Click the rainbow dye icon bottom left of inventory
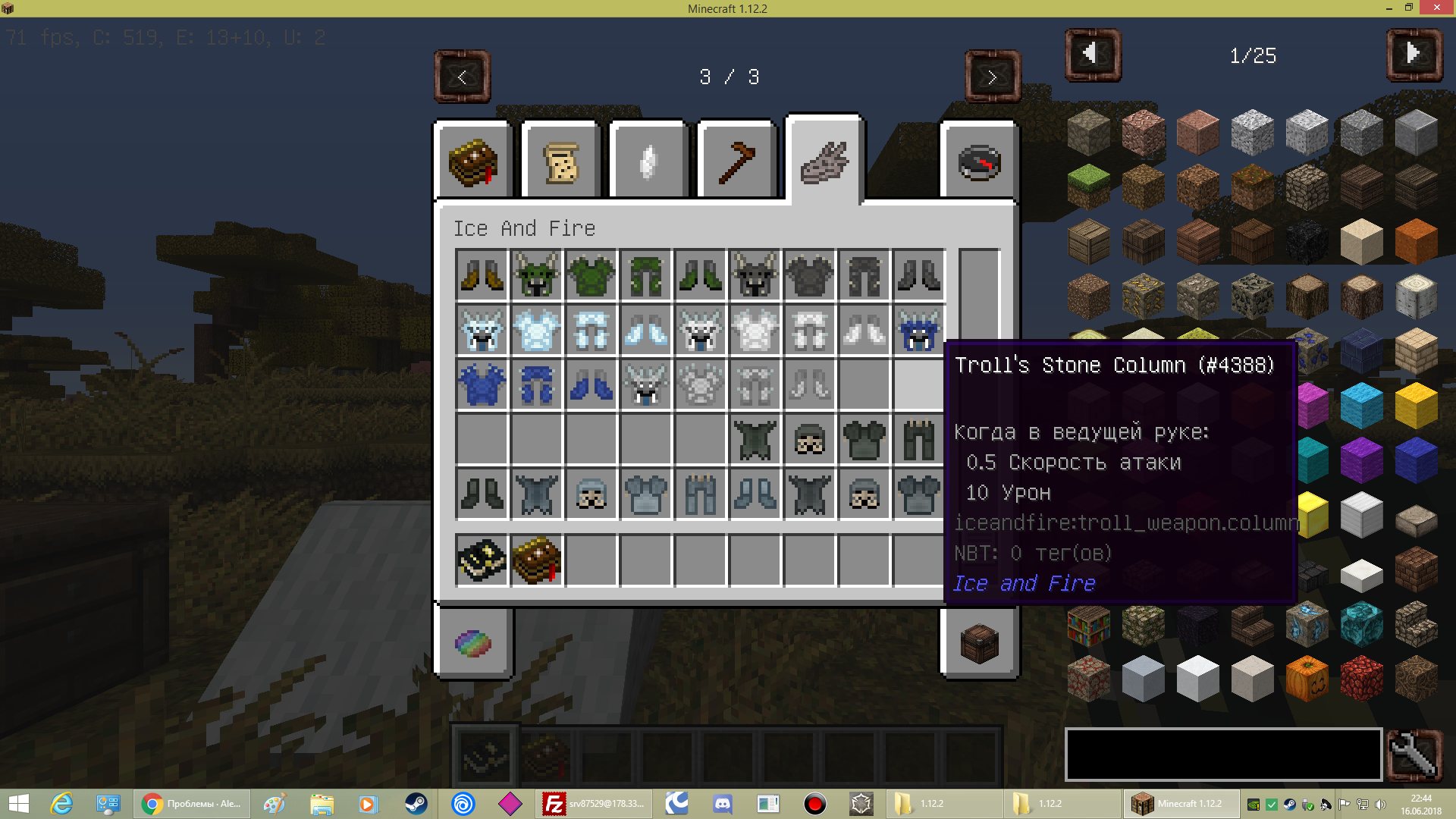Image resolution: width=1456 pixels, height=819 pixels. click(474, 643)
